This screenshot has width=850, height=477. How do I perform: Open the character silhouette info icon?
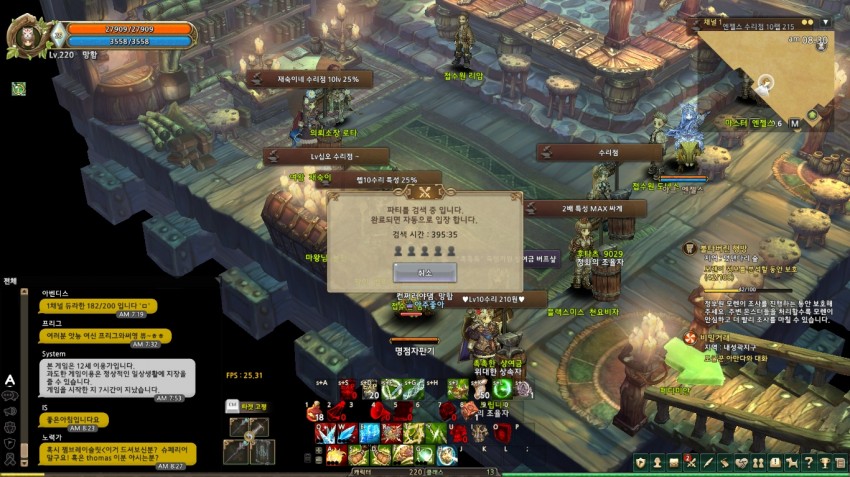[x=655, y=461]
